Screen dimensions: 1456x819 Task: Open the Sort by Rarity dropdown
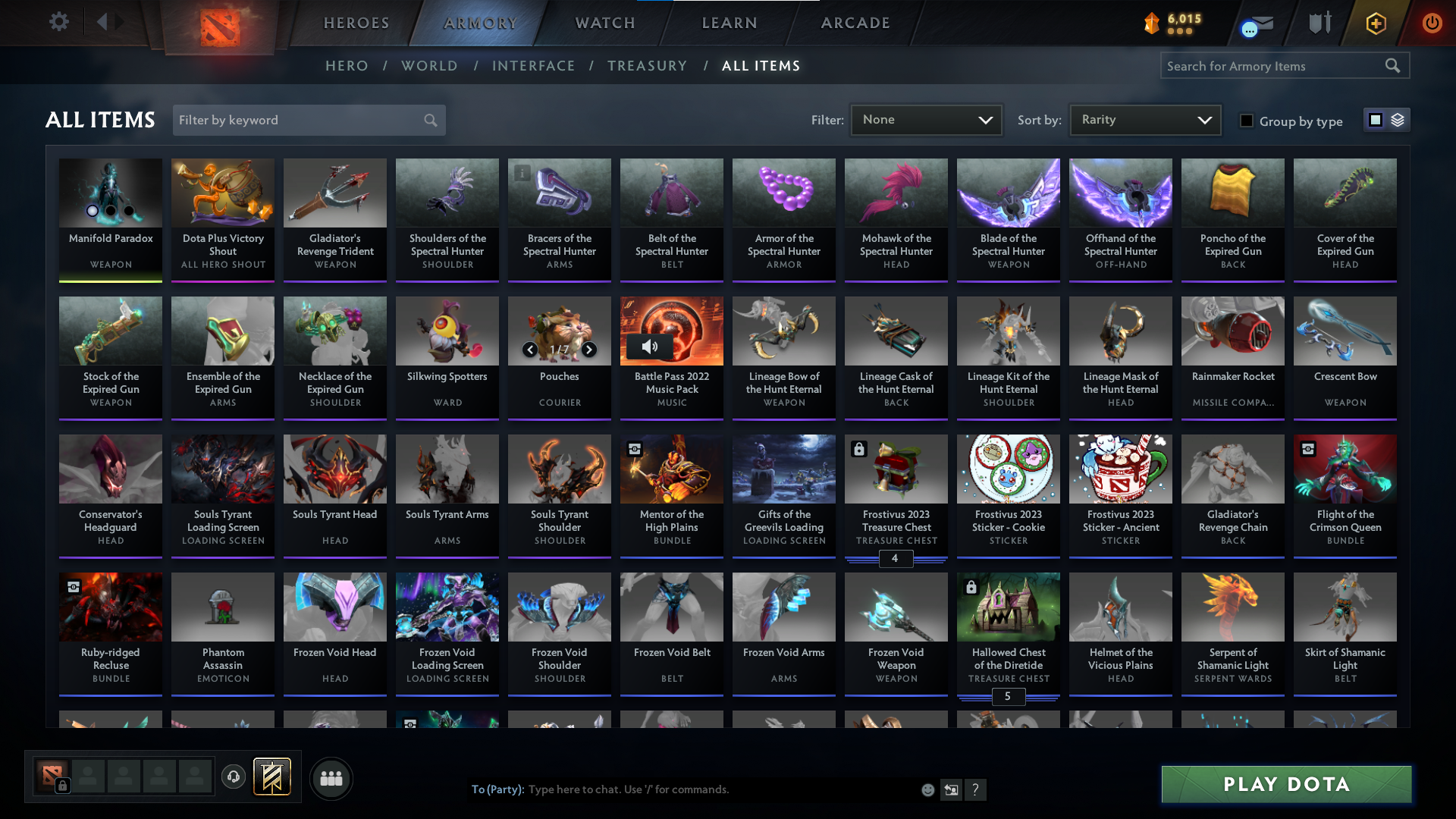click(x=1144, y=119)
